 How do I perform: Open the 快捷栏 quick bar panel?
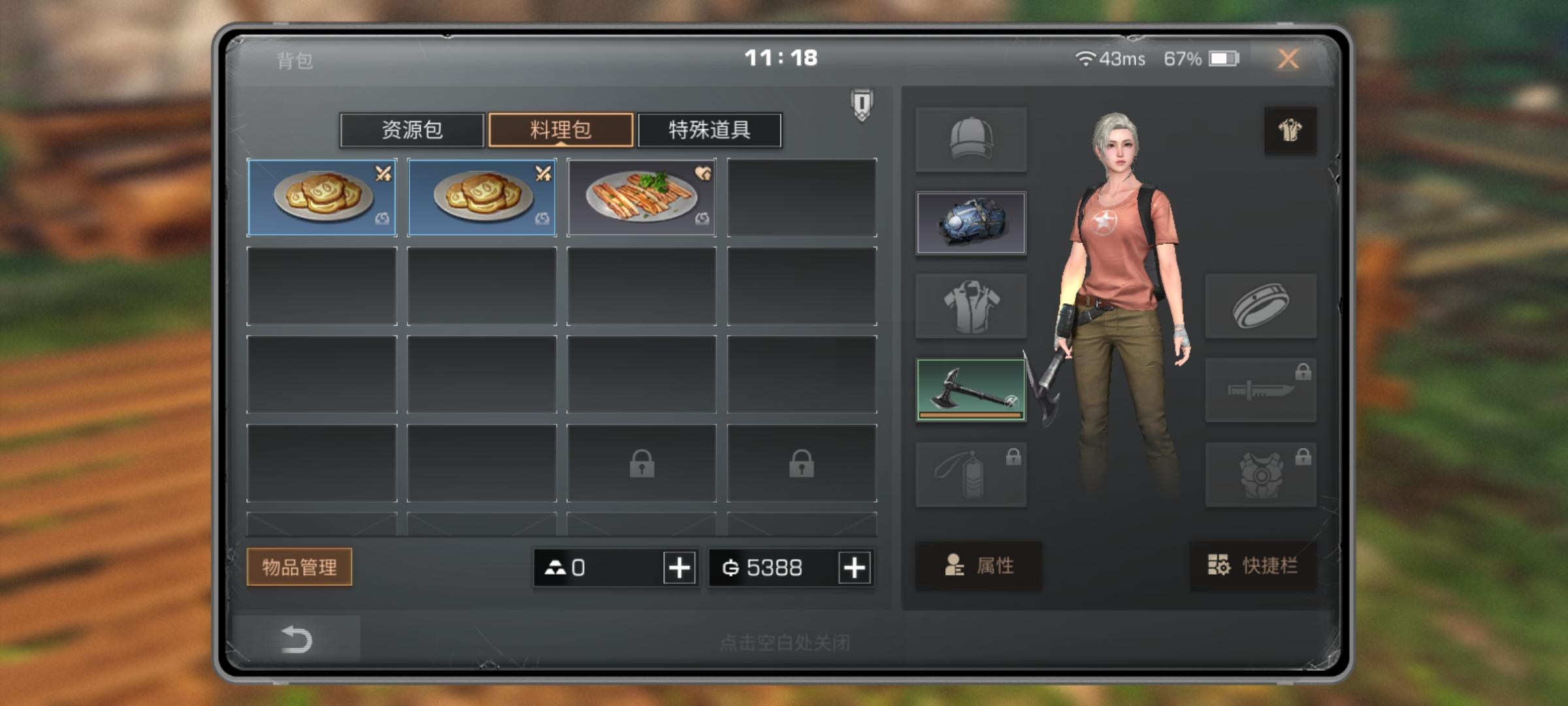(1252, 567)
